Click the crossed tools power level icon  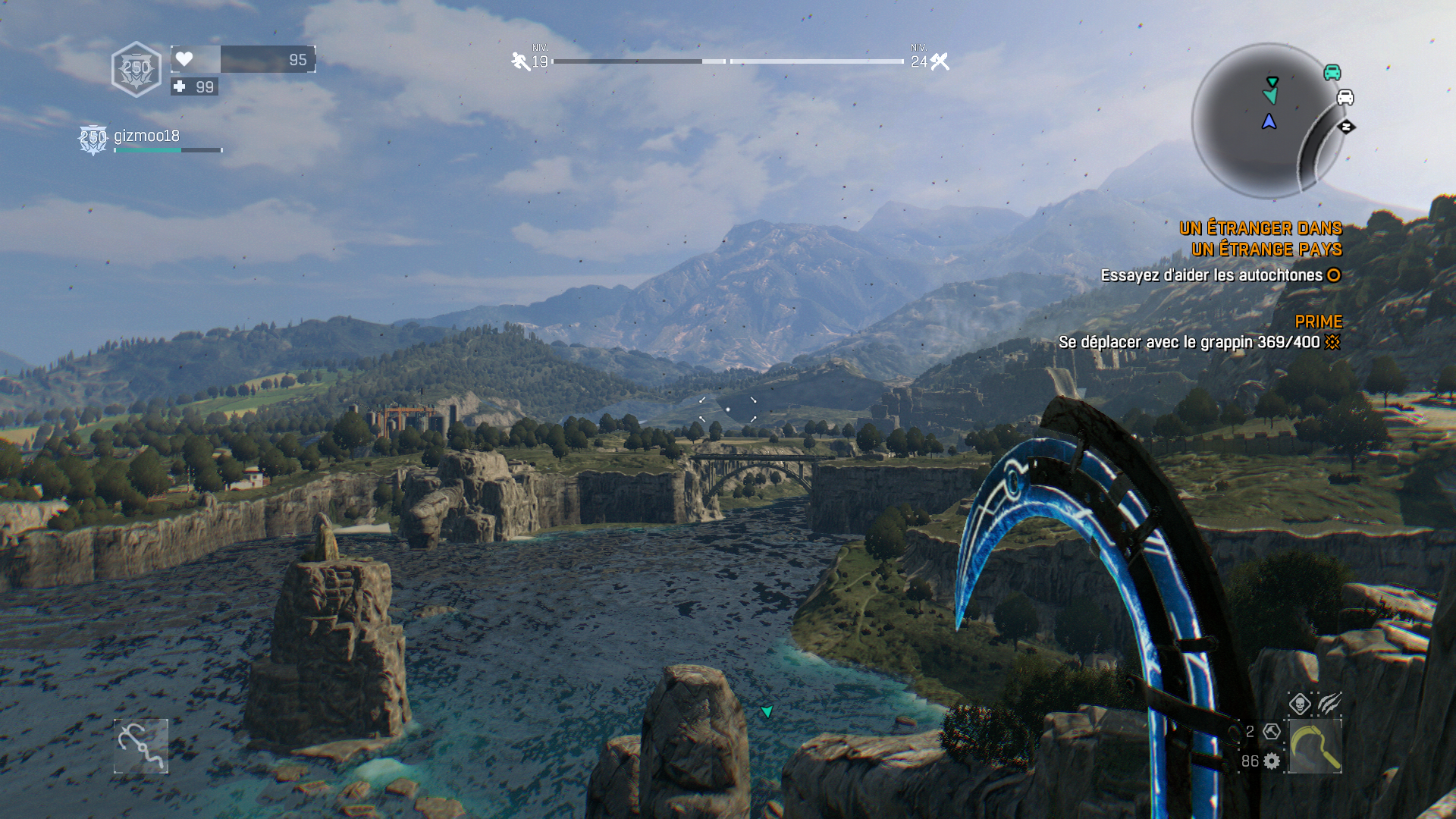pyautogui.click(x=940, y=61)
